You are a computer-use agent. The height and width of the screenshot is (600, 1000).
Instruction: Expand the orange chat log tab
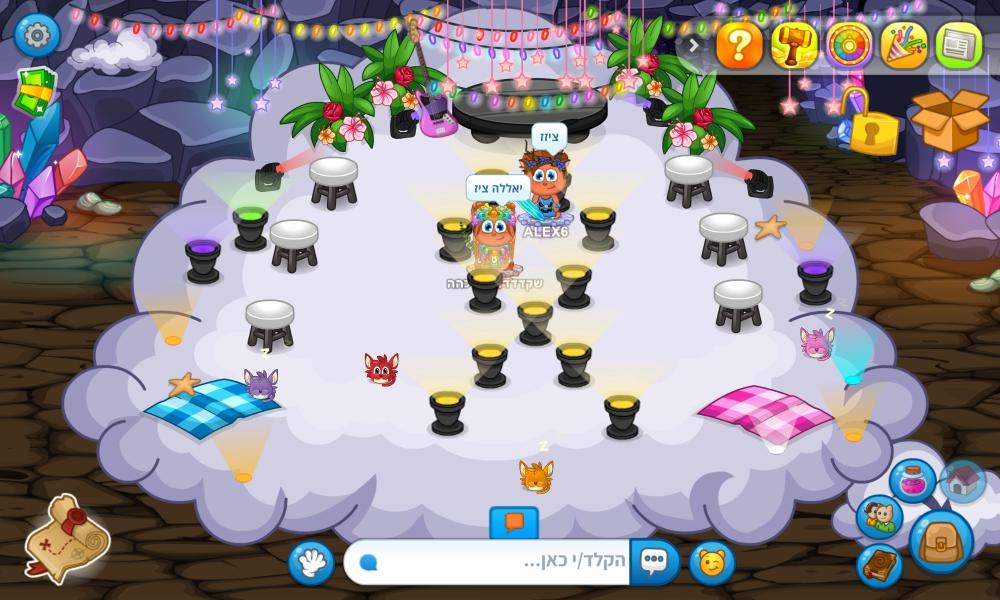pyautogui.click(x=514, y=522)
